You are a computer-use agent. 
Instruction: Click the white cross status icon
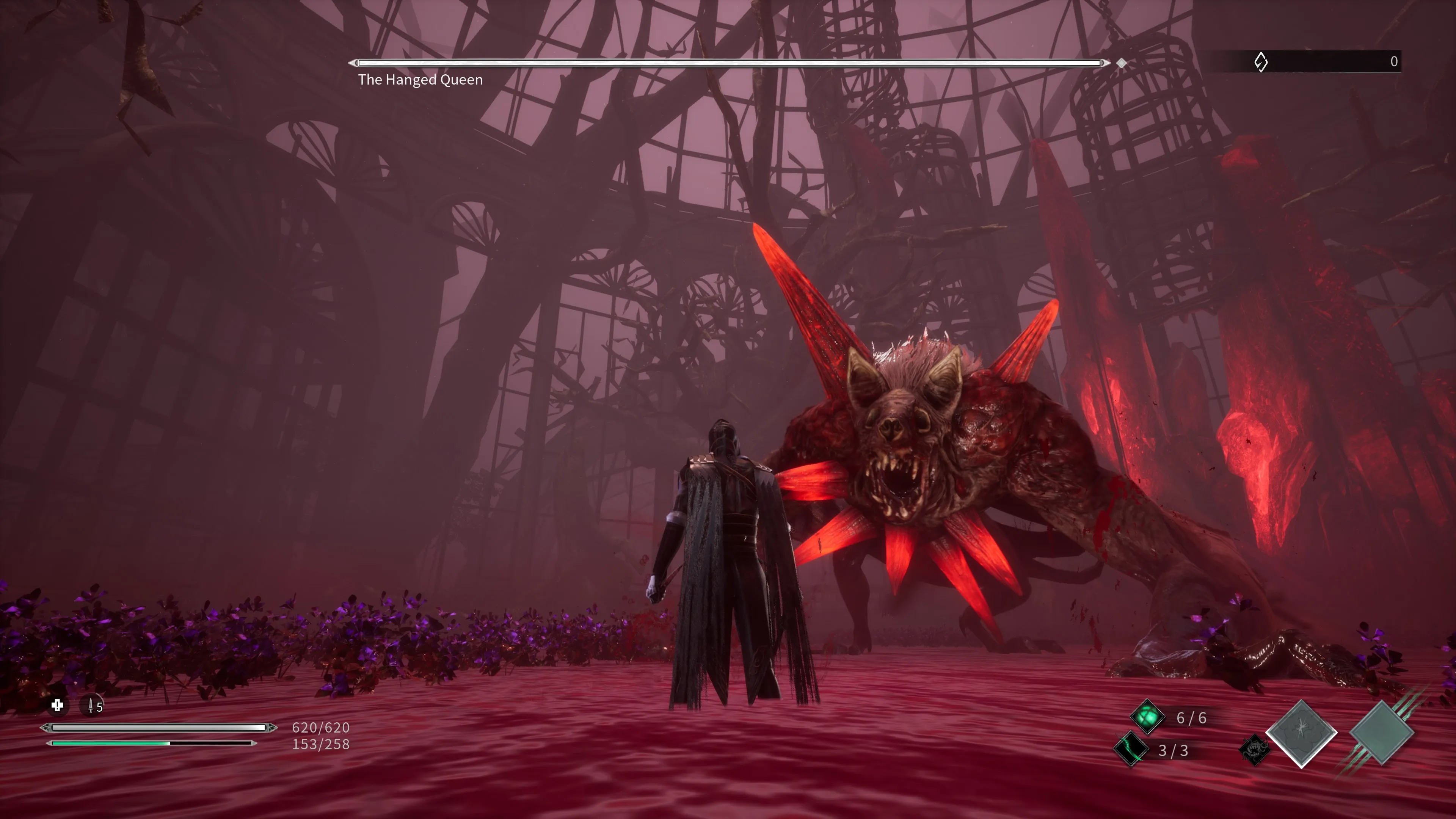pos(57,705)
